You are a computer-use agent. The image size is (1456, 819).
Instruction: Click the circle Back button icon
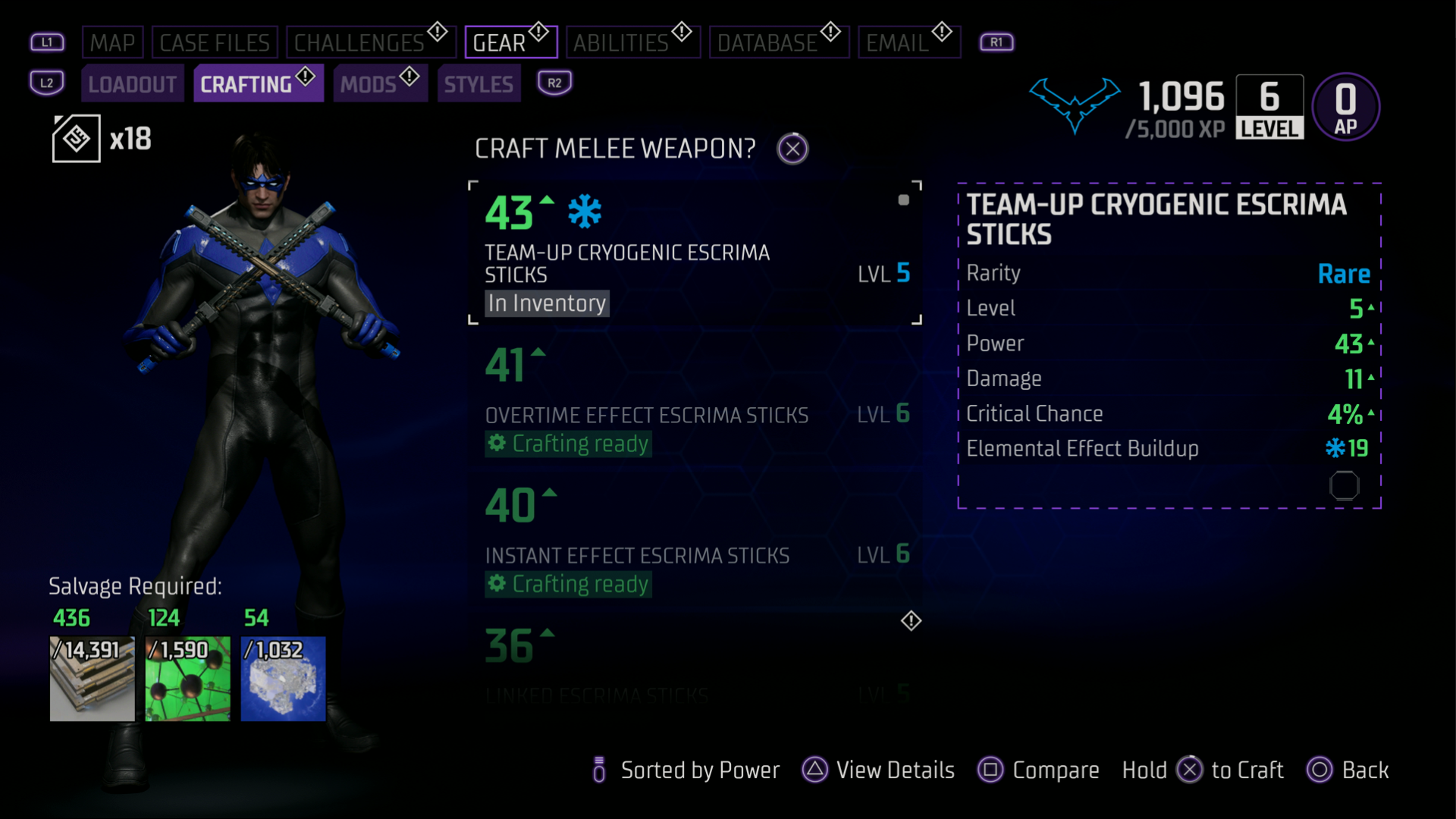[1319, 770]
